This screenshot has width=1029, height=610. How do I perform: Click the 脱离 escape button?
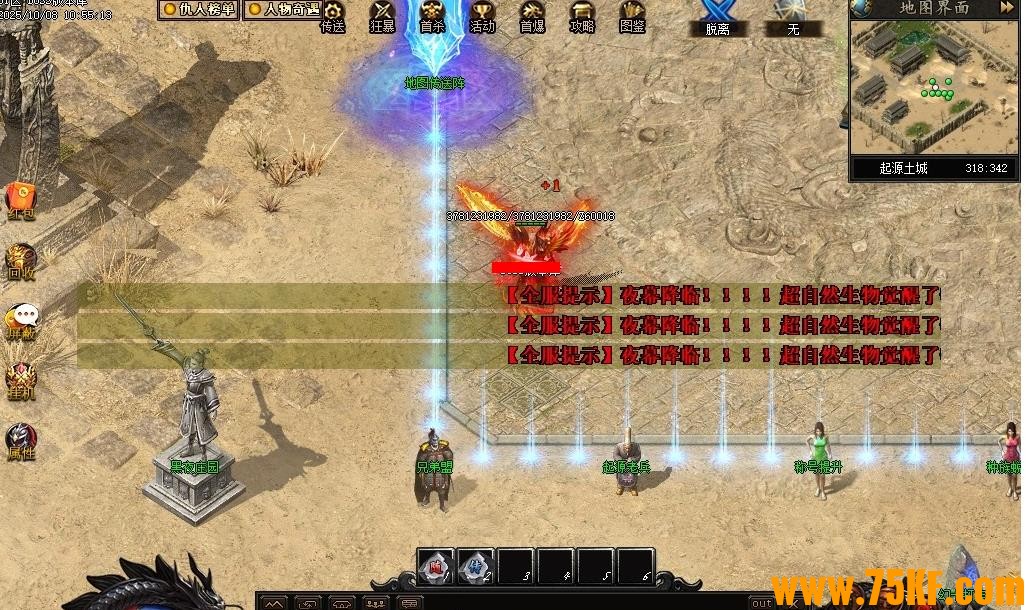pos(717,18)
